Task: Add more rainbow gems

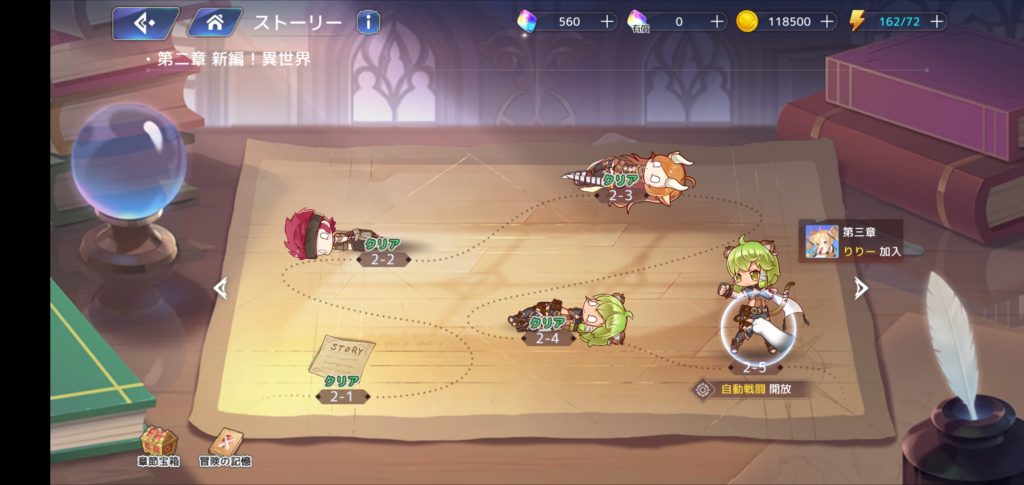Action: pos(606,21)
